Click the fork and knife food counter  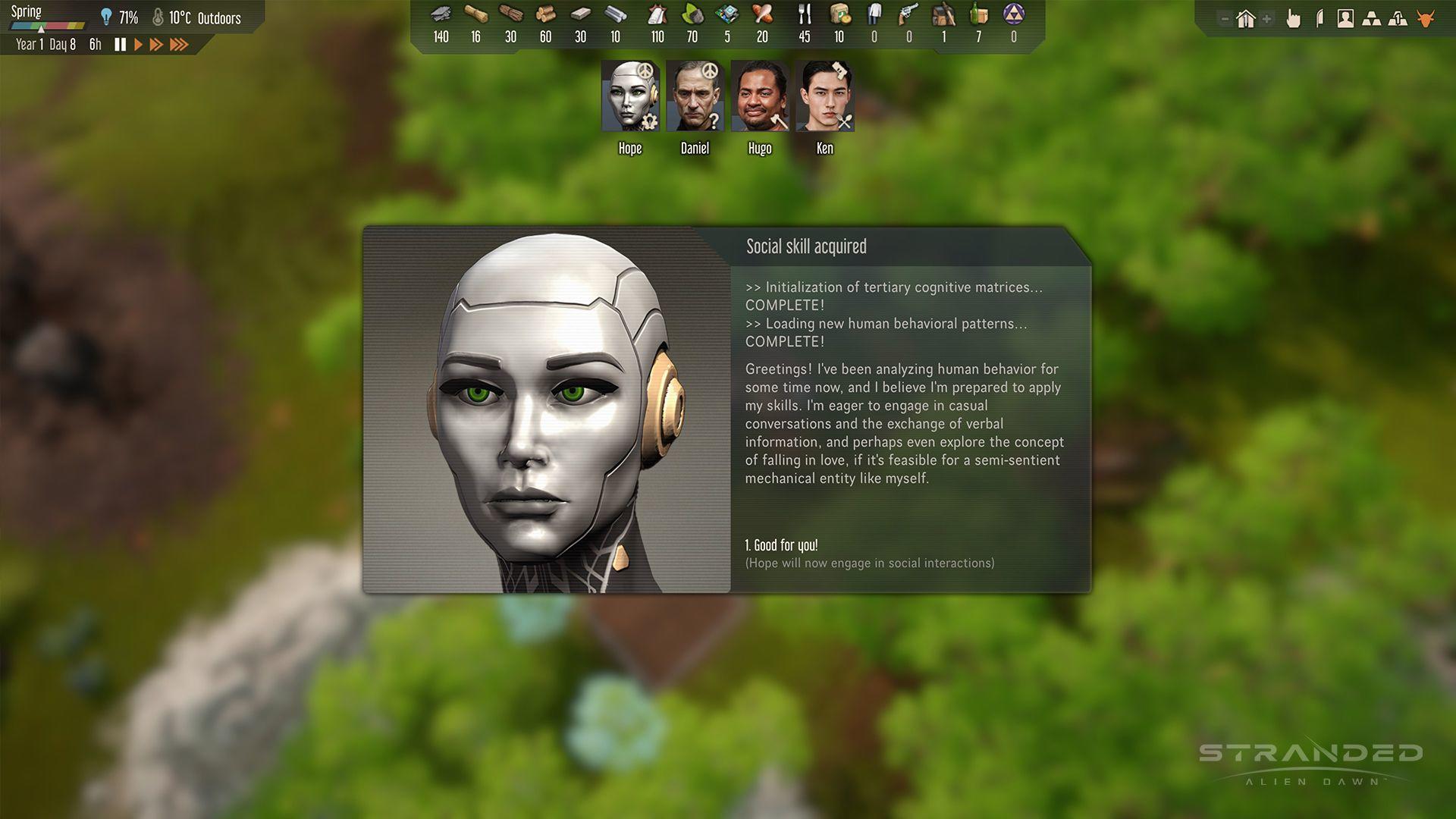805,15
